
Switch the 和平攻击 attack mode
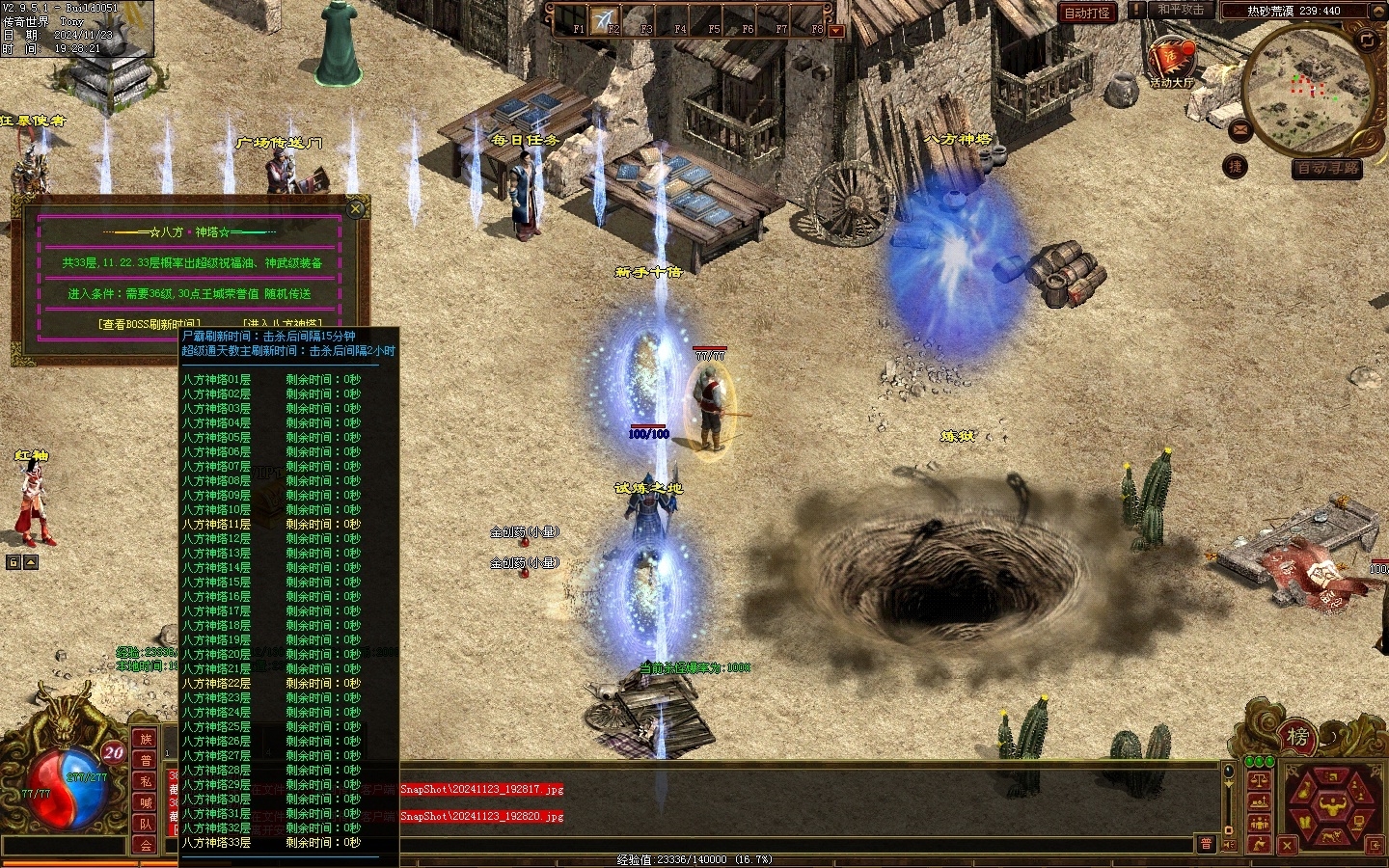coord(1181,10)
